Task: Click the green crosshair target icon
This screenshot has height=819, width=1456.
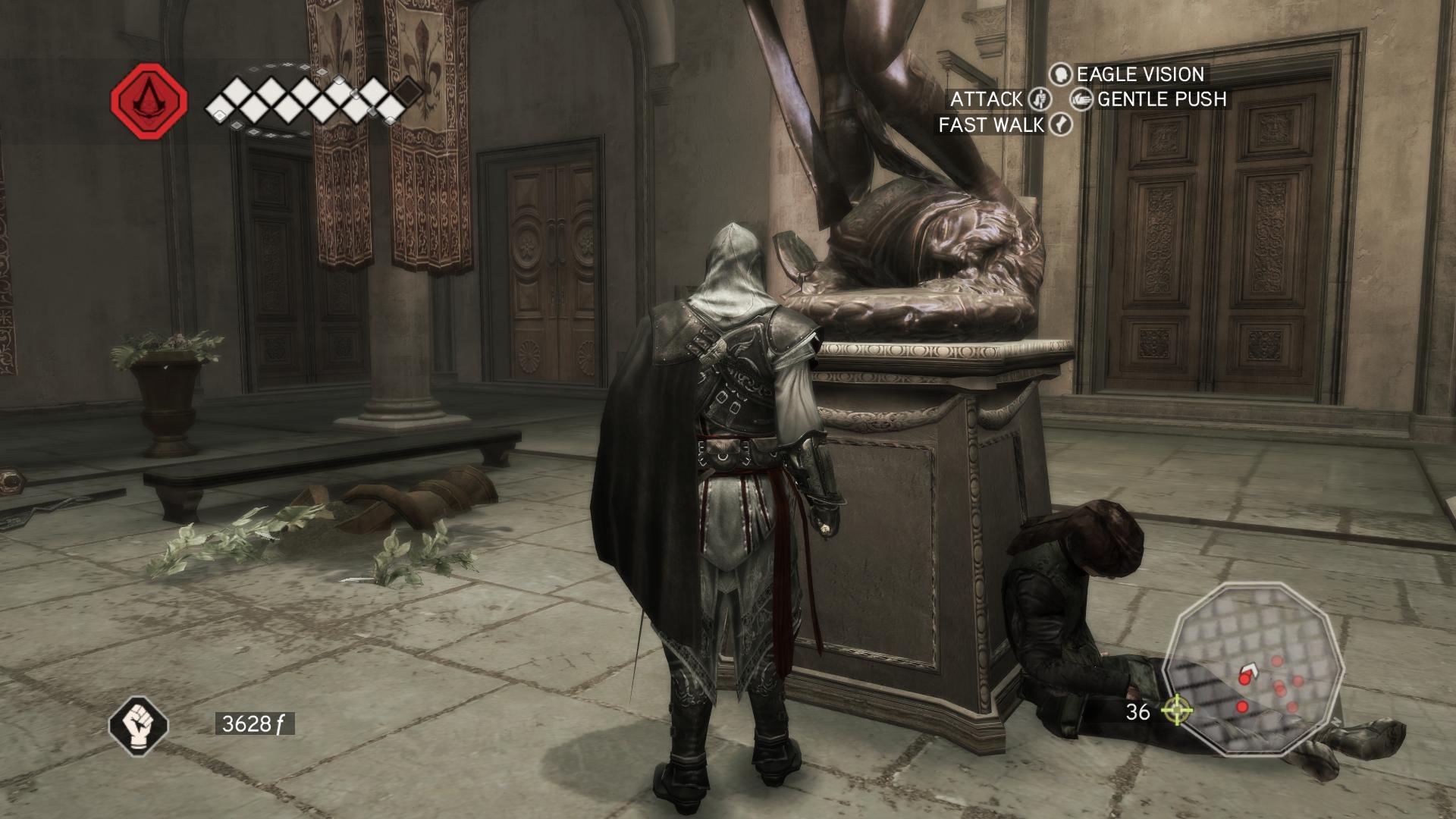Action: (x=1177, y=711)
